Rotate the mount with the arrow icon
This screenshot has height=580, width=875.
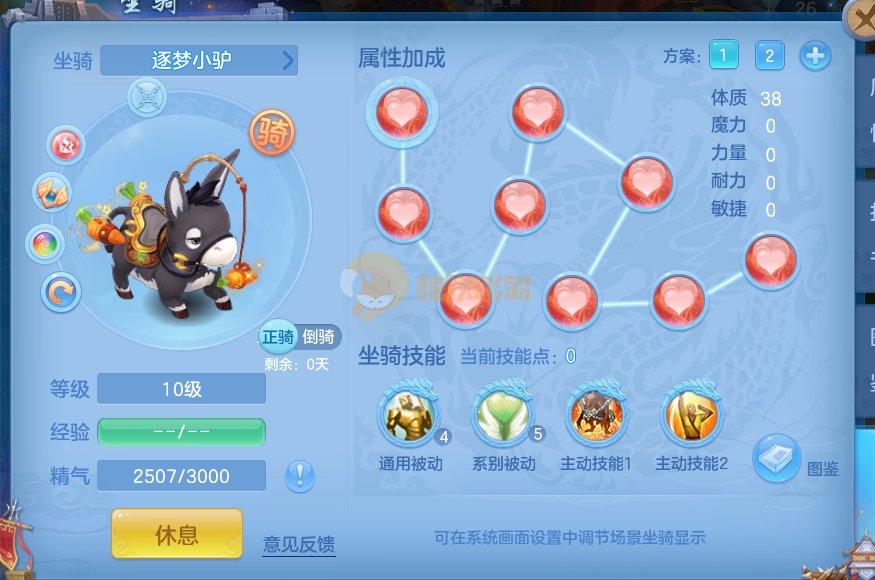tap(62, 292)
